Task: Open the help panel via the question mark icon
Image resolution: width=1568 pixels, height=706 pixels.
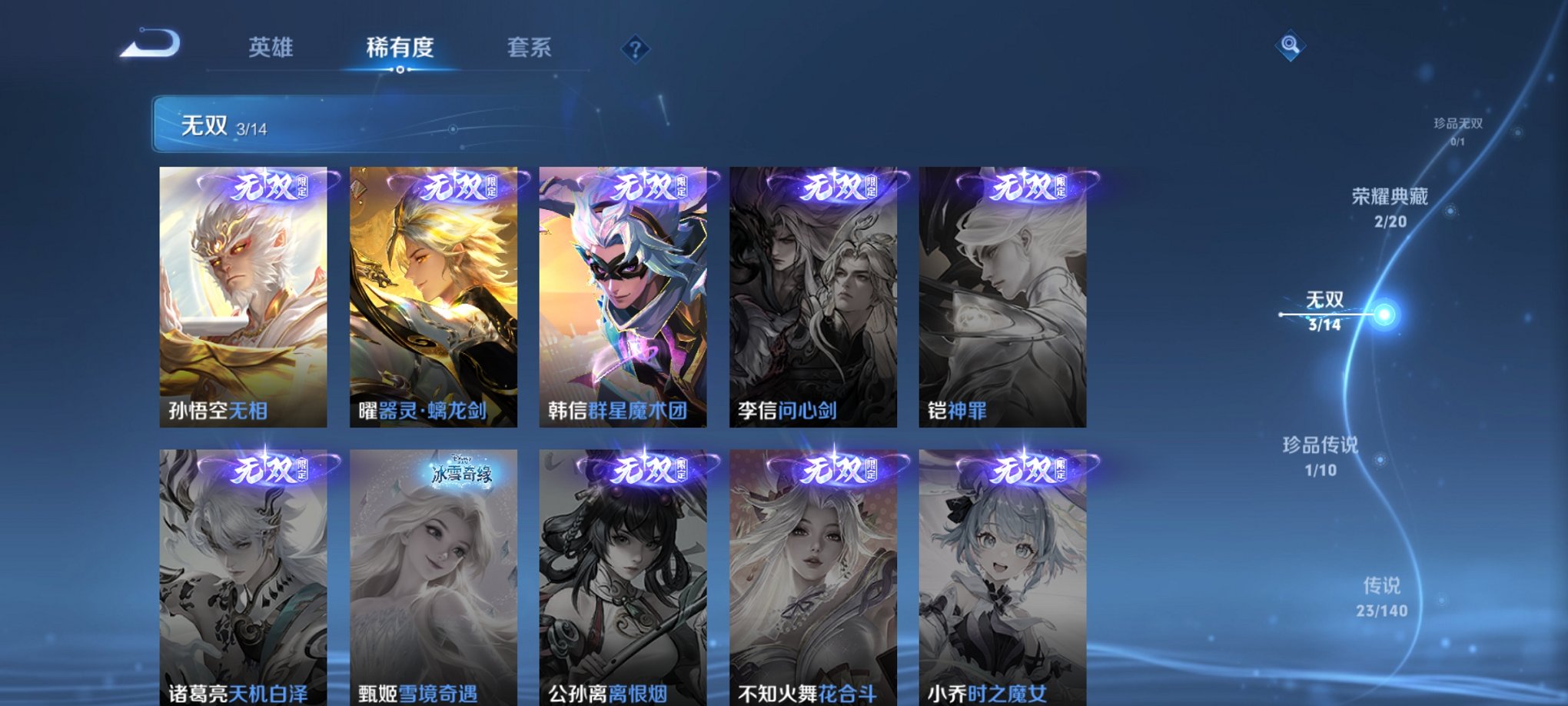Action: (635, 50)
